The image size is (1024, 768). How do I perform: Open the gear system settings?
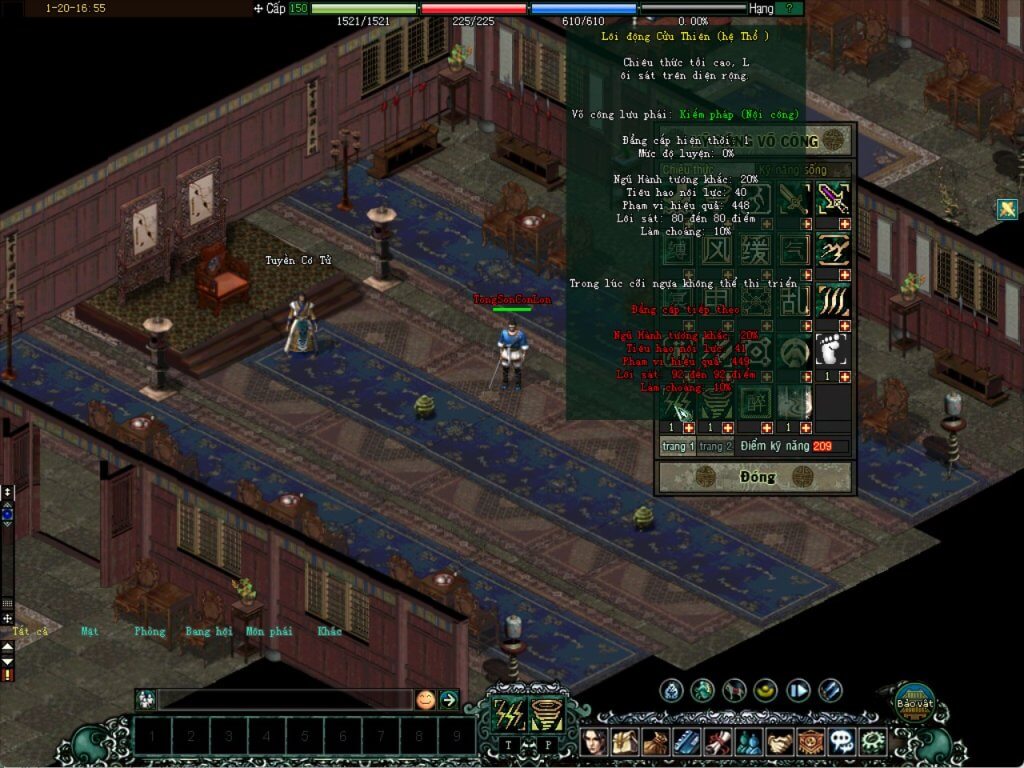click(x=872, y=742)
